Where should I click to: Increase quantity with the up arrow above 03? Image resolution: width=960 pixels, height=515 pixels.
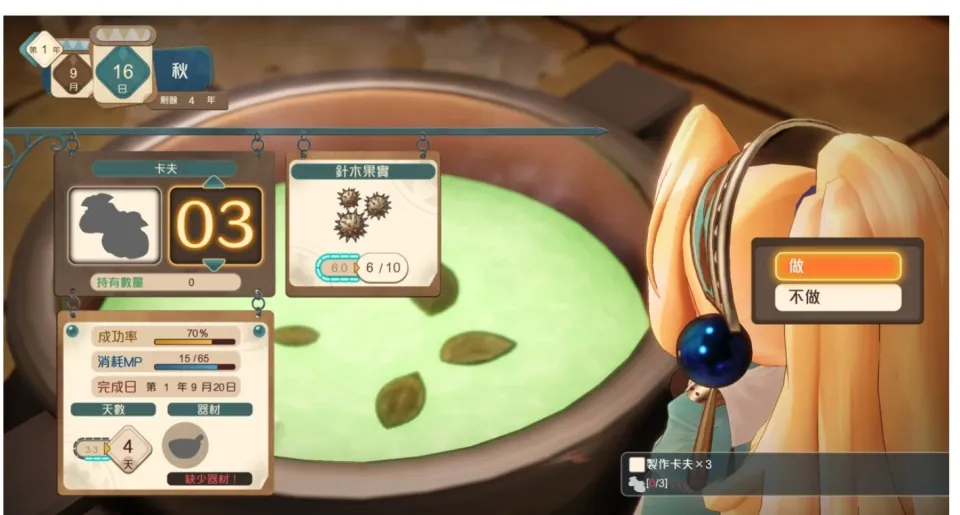(215, 182)
